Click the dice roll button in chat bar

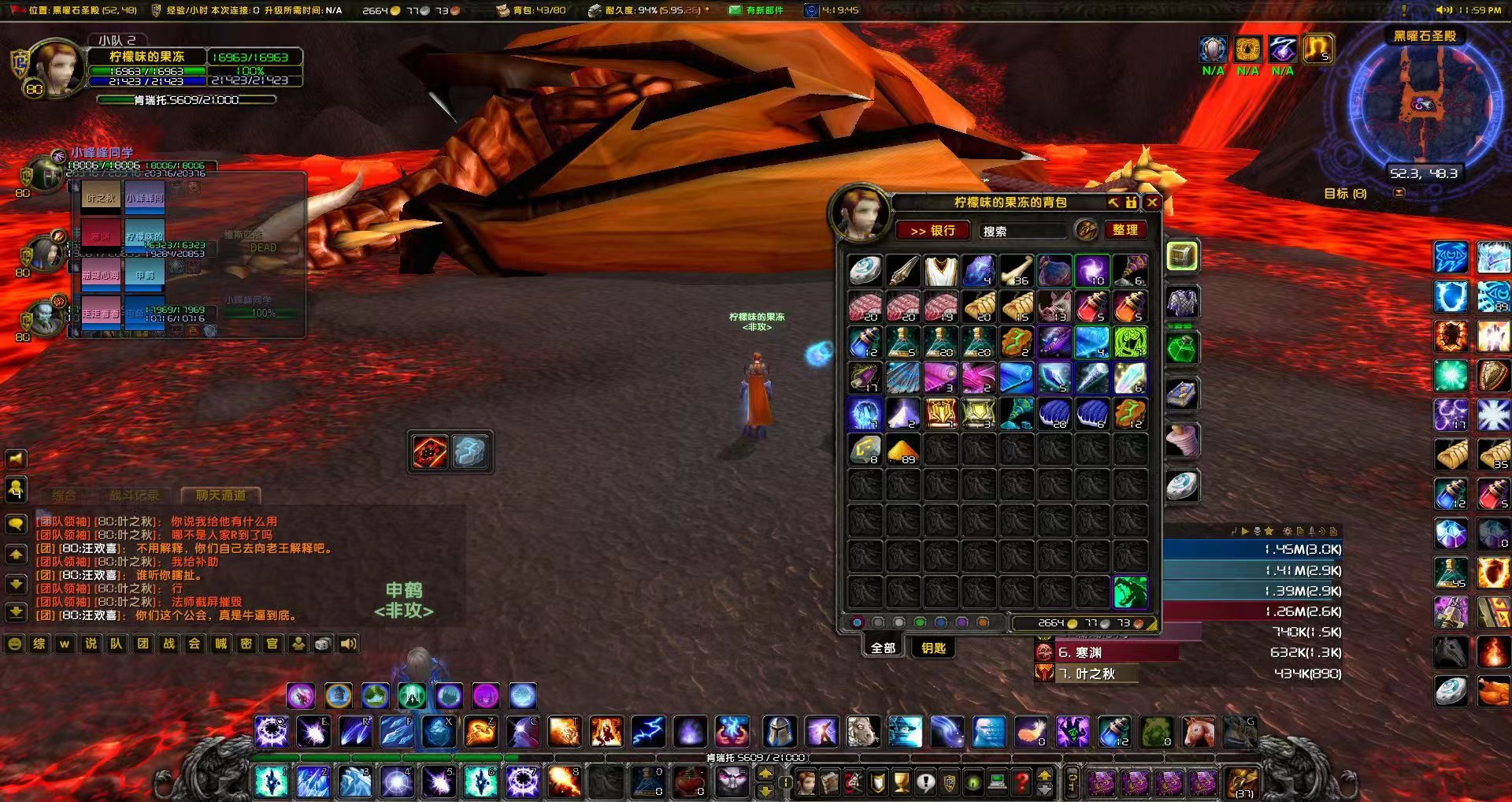pos(323,644)
